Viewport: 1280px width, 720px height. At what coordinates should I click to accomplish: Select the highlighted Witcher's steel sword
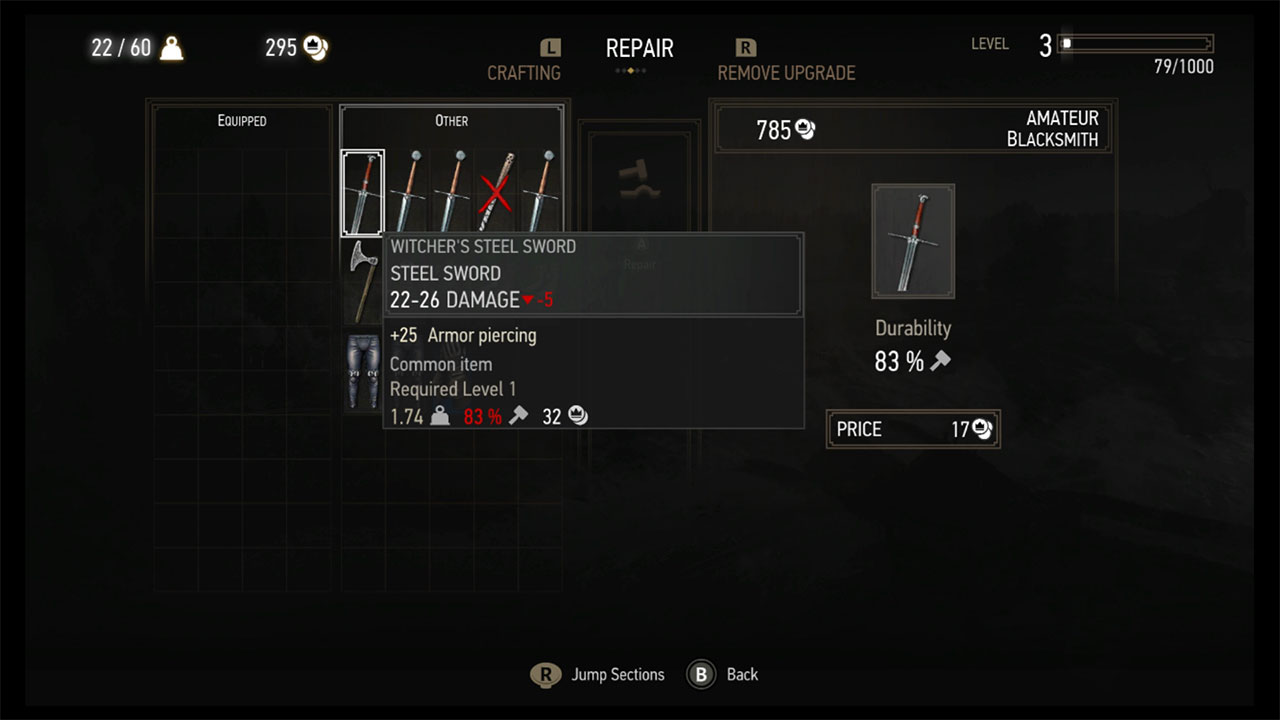pos(363,192)
